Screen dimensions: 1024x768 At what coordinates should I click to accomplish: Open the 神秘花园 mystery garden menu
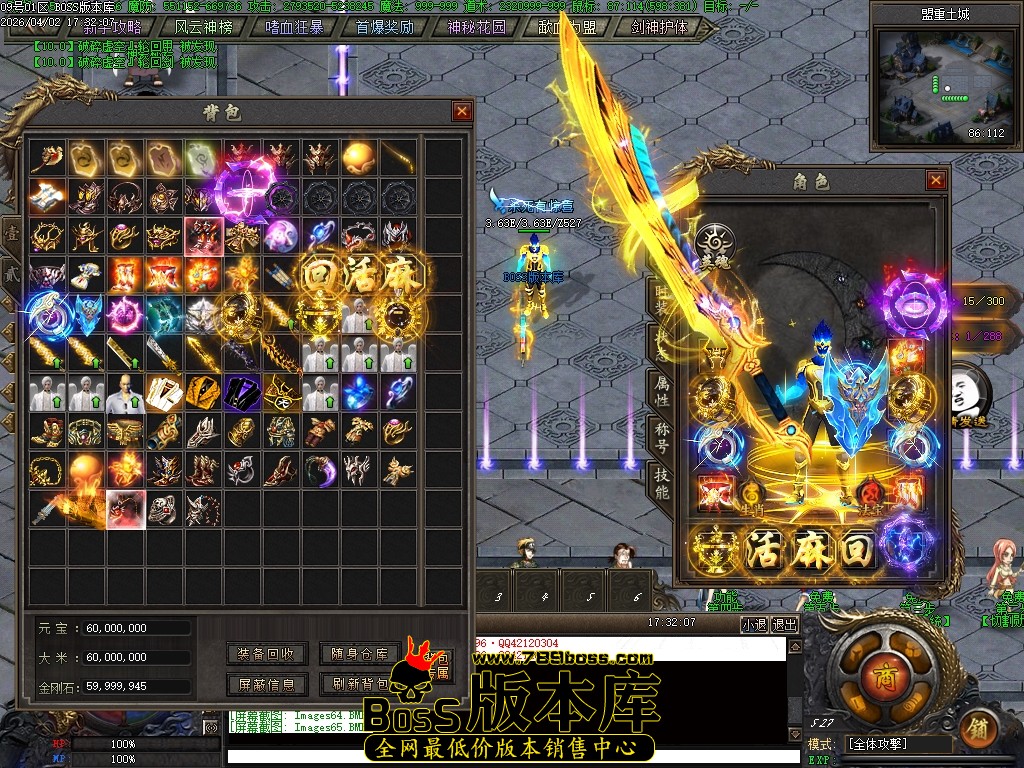(x=476, y=28)
